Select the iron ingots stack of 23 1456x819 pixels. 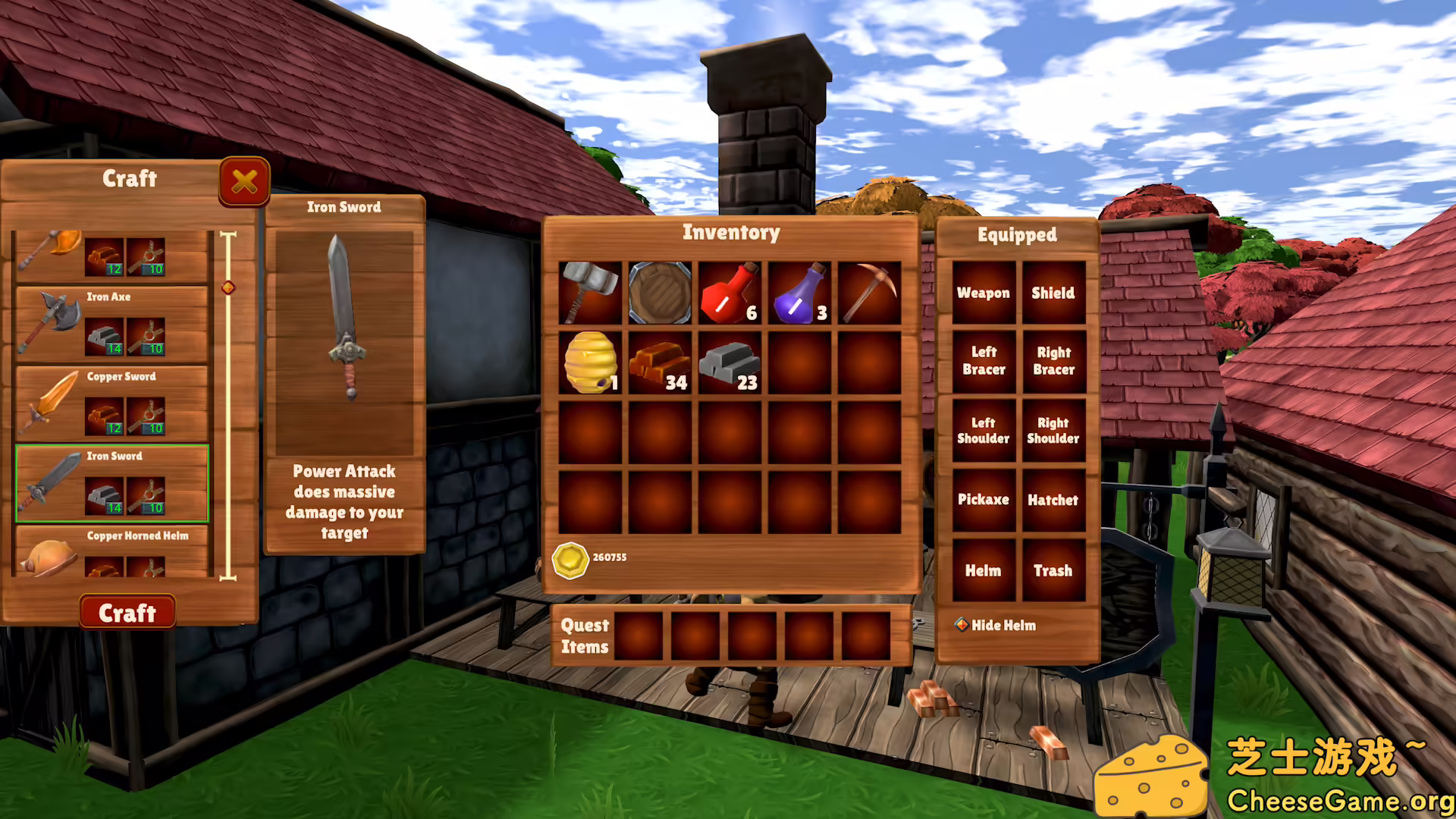pos(730,363)
